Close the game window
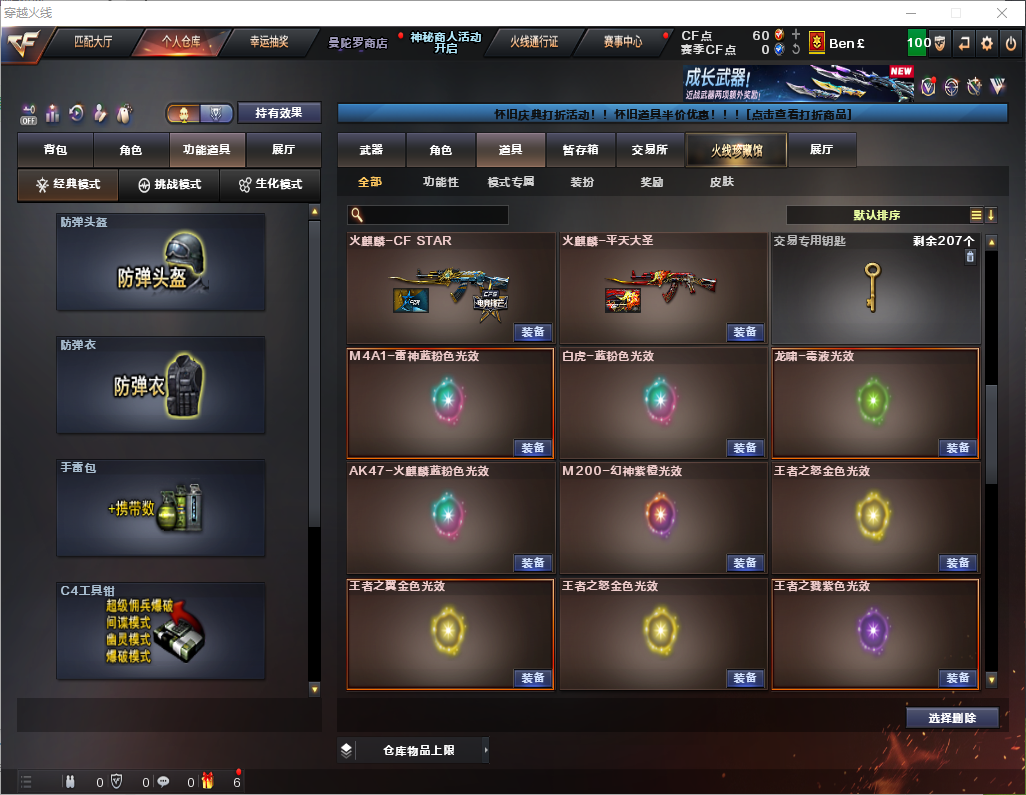1026x795 pixels. point(1001,13)
